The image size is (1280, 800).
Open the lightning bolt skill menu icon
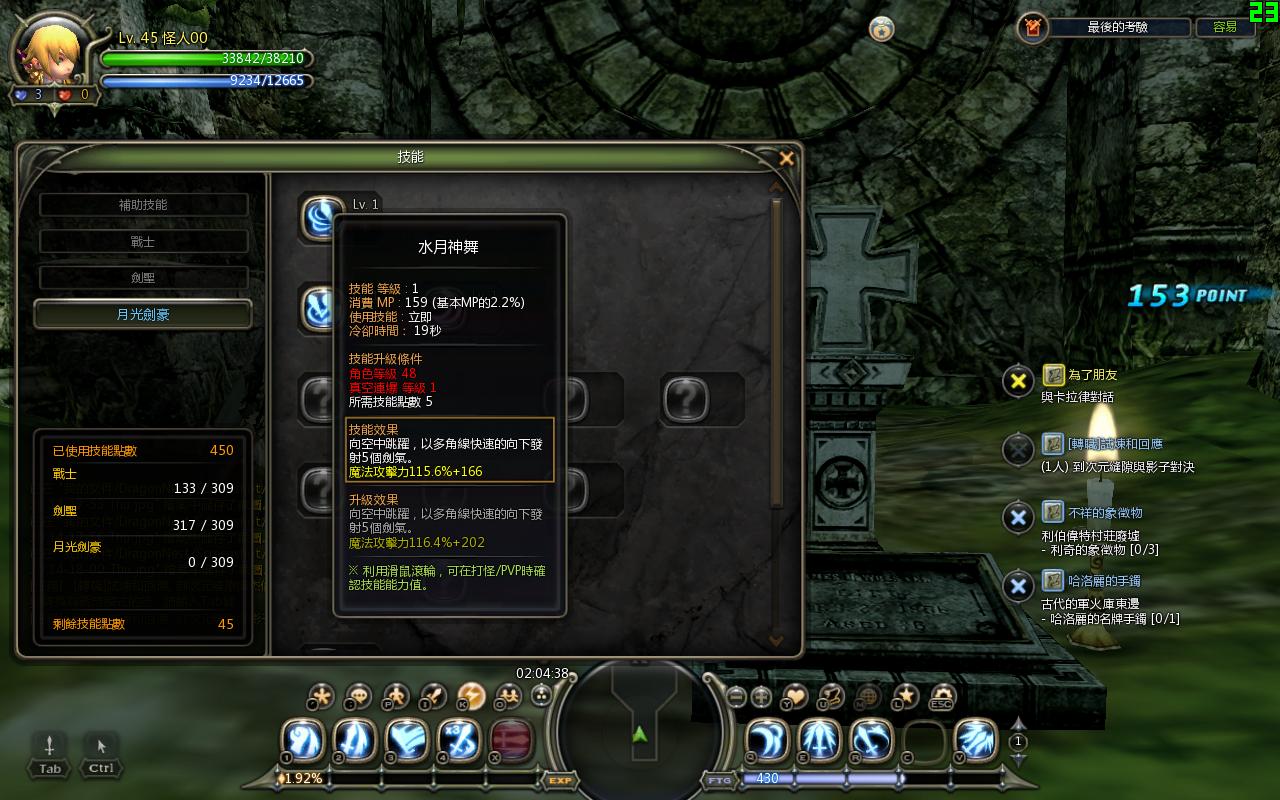pyautogui.click(x=471, y=696)
